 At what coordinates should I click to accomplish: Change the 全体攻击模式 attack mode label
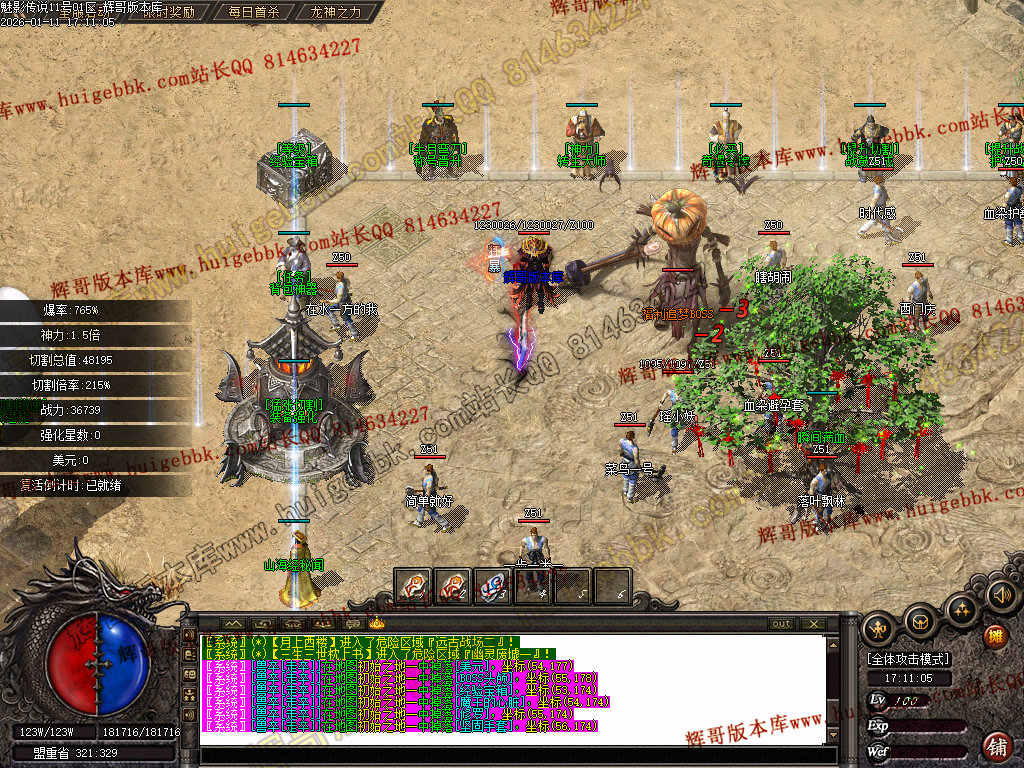(x=909, y=659)
